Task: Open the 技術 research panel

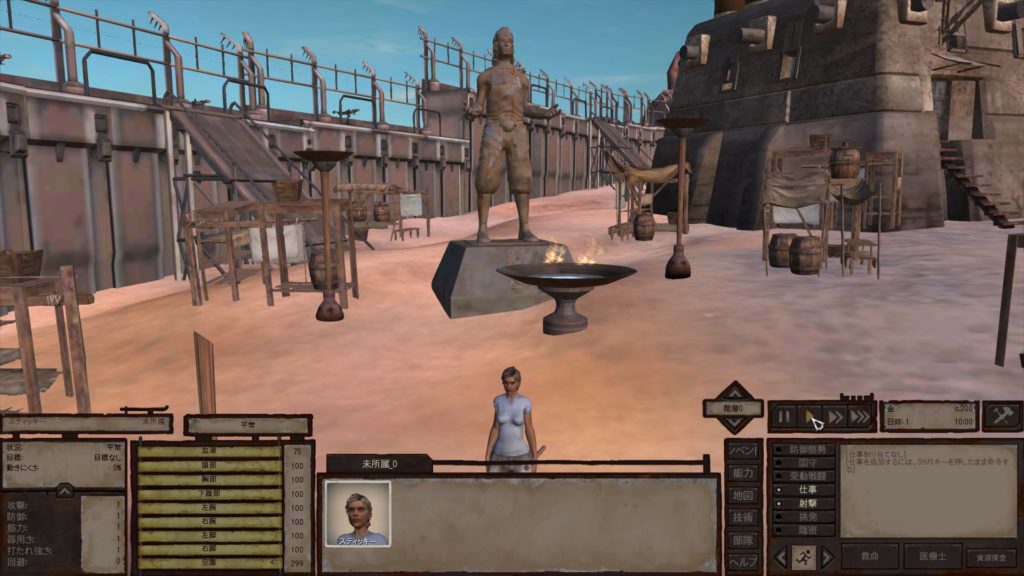Action: [742, 517]
